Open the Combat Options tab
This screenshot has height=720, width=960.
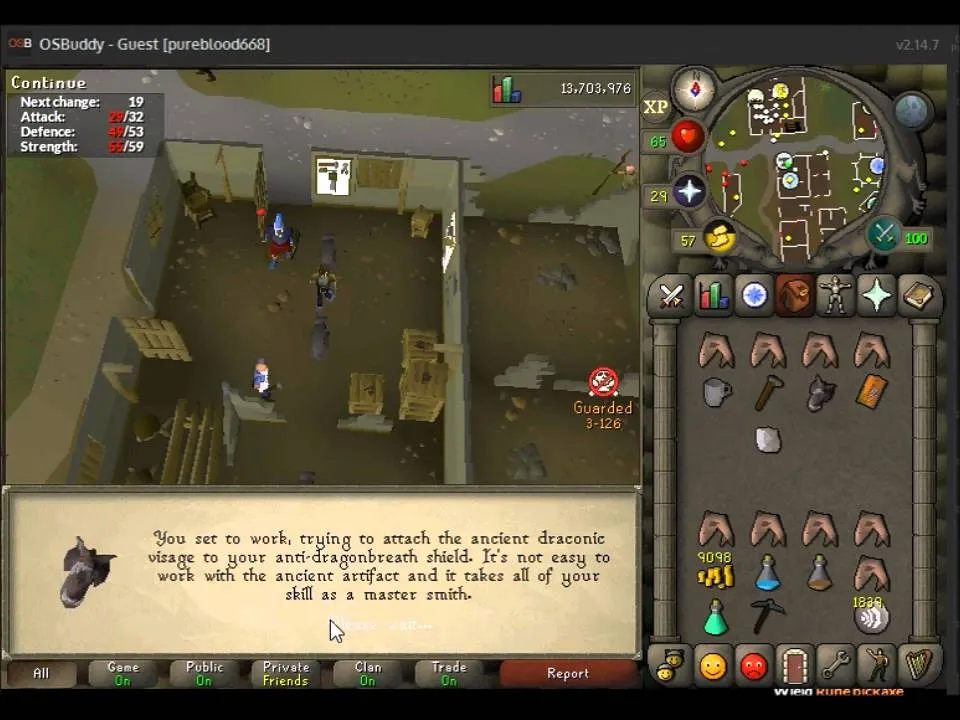pos(671,297)
